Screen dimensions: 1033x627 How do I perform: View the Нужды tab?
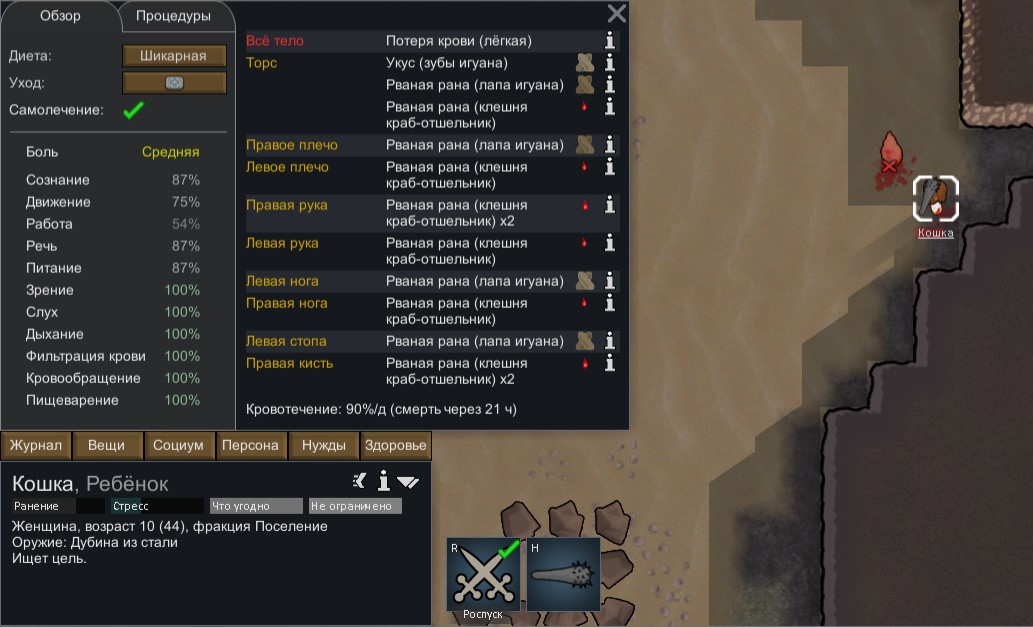[324, 446]
